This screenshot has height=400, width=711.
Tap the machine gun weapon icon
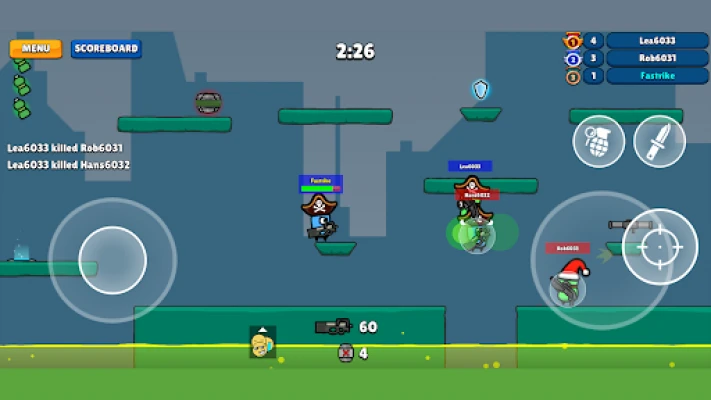point(333,326)
